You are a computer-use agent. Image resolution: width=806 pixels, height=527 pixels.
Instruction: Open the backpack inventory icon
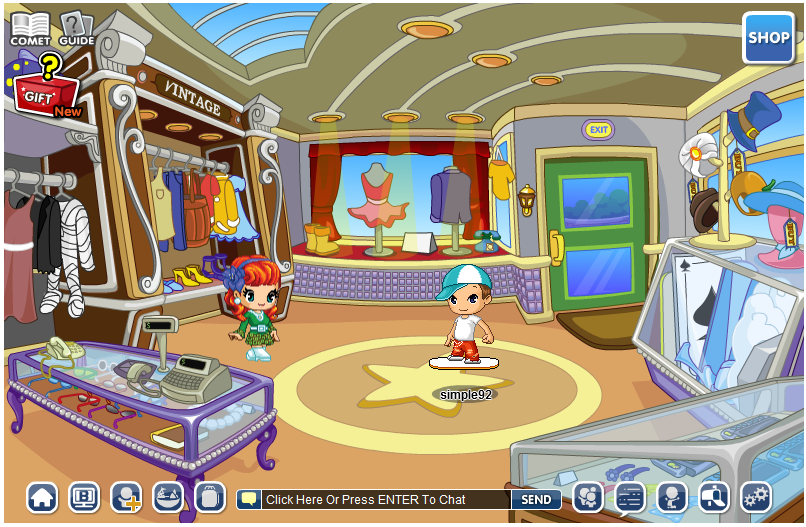pos(210,497)
